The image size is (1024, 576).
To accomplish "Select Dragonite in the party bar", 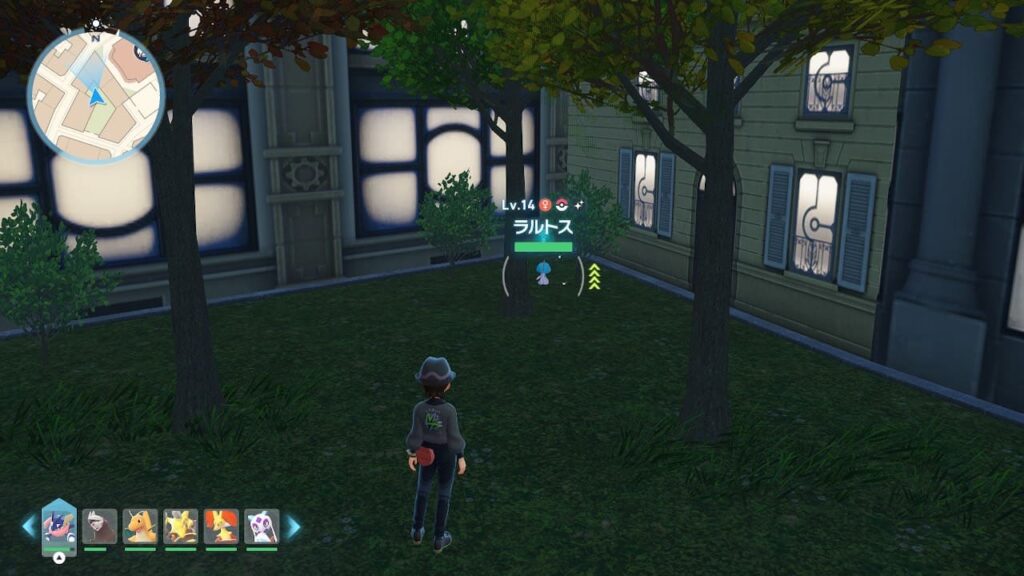I will (140, 526).
